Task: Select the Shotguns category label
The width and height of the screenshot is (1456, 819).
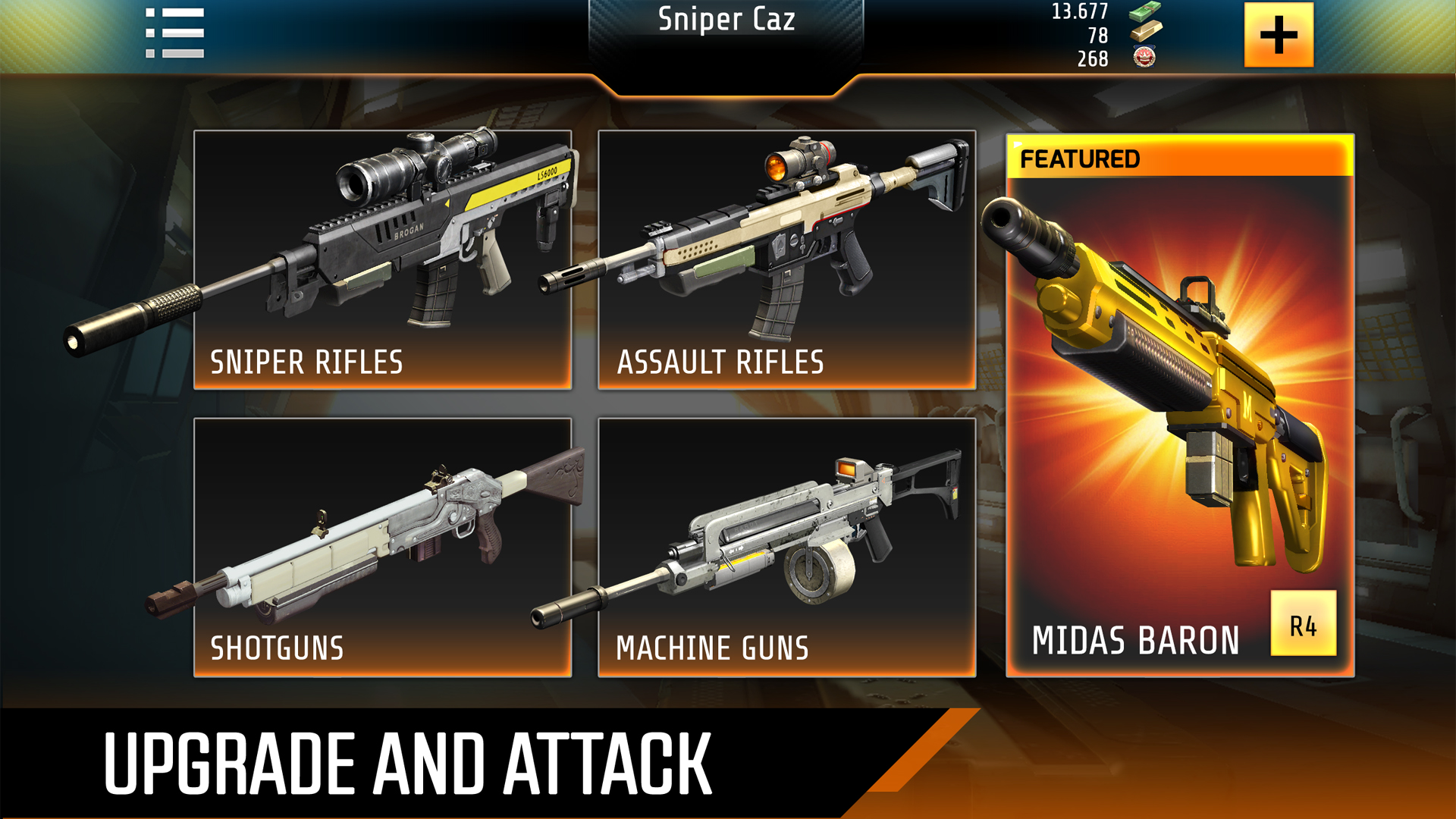Action: click(x=278, y=648)
